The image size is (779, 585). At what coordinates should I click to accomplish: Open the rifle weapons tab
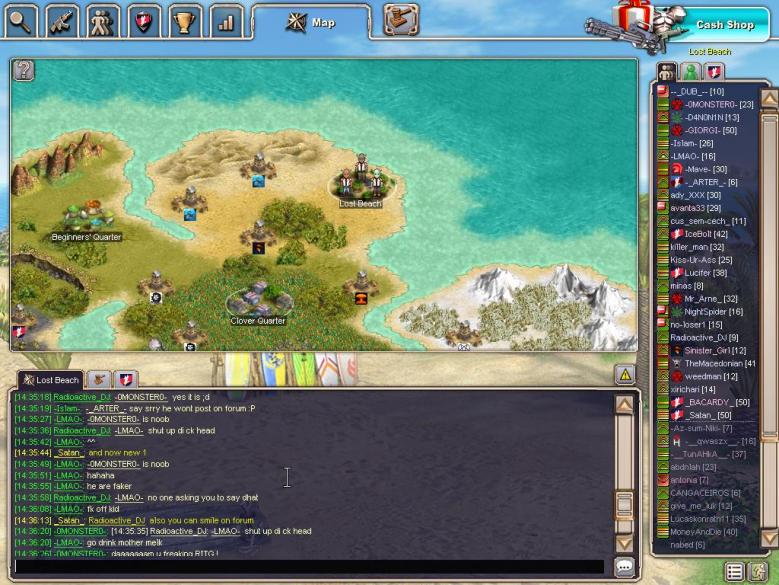(62, 20)
